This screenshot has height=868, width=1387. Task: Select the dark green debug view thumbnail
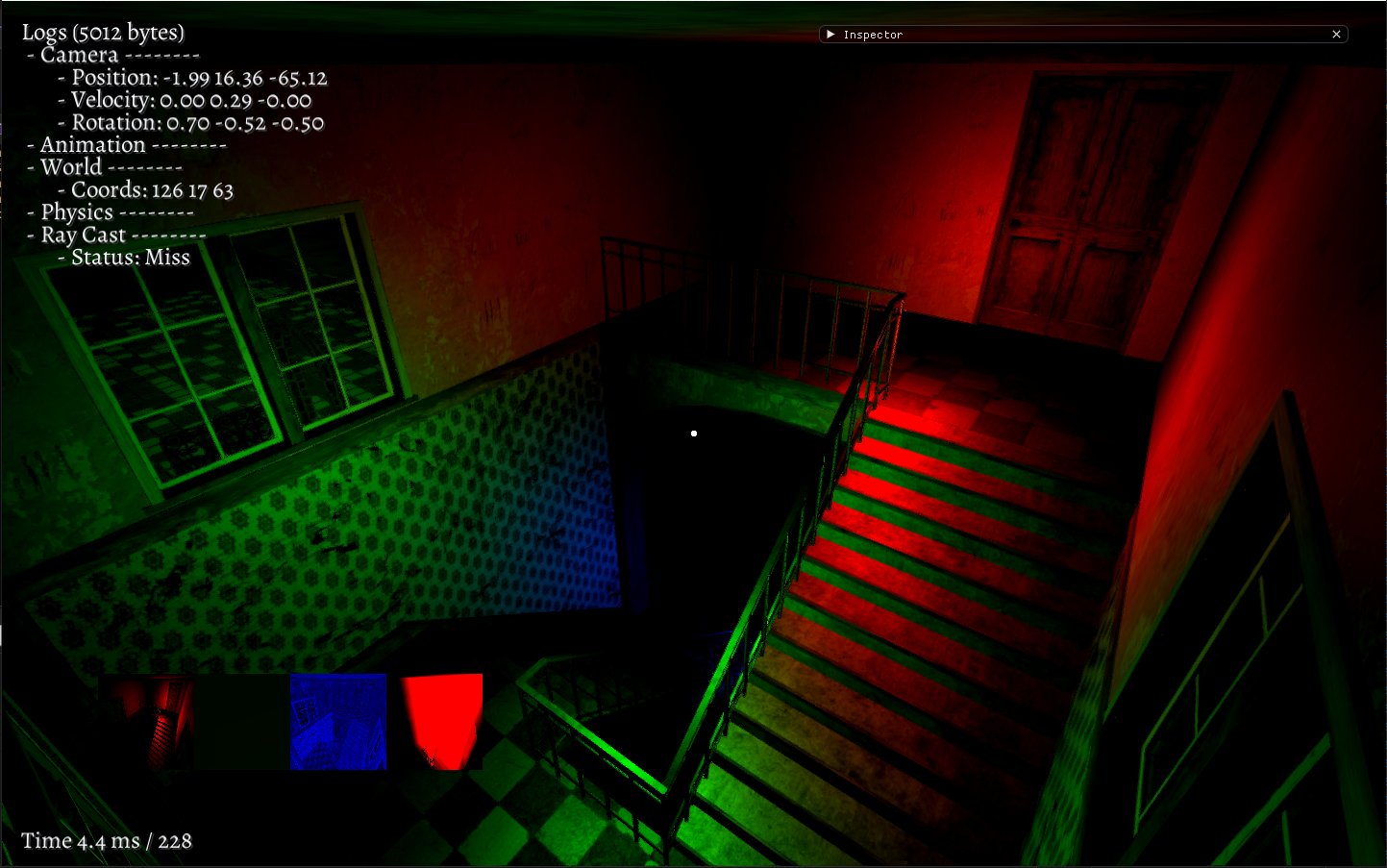click(x=241, y=722)
